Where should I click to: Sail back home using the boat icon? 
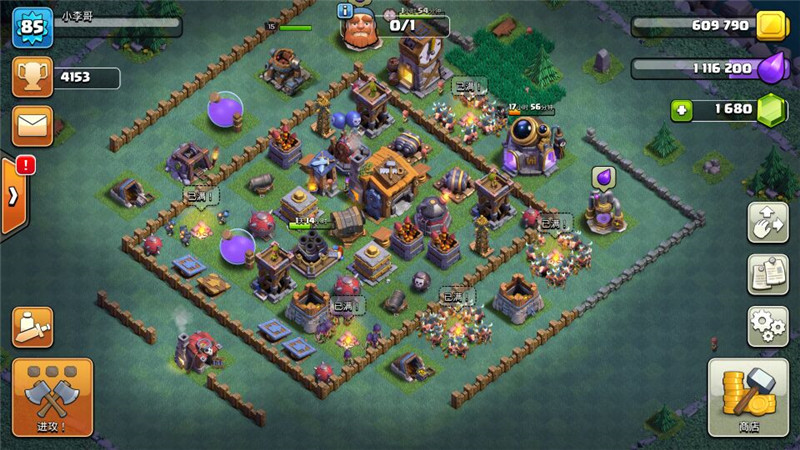(33, 327)
